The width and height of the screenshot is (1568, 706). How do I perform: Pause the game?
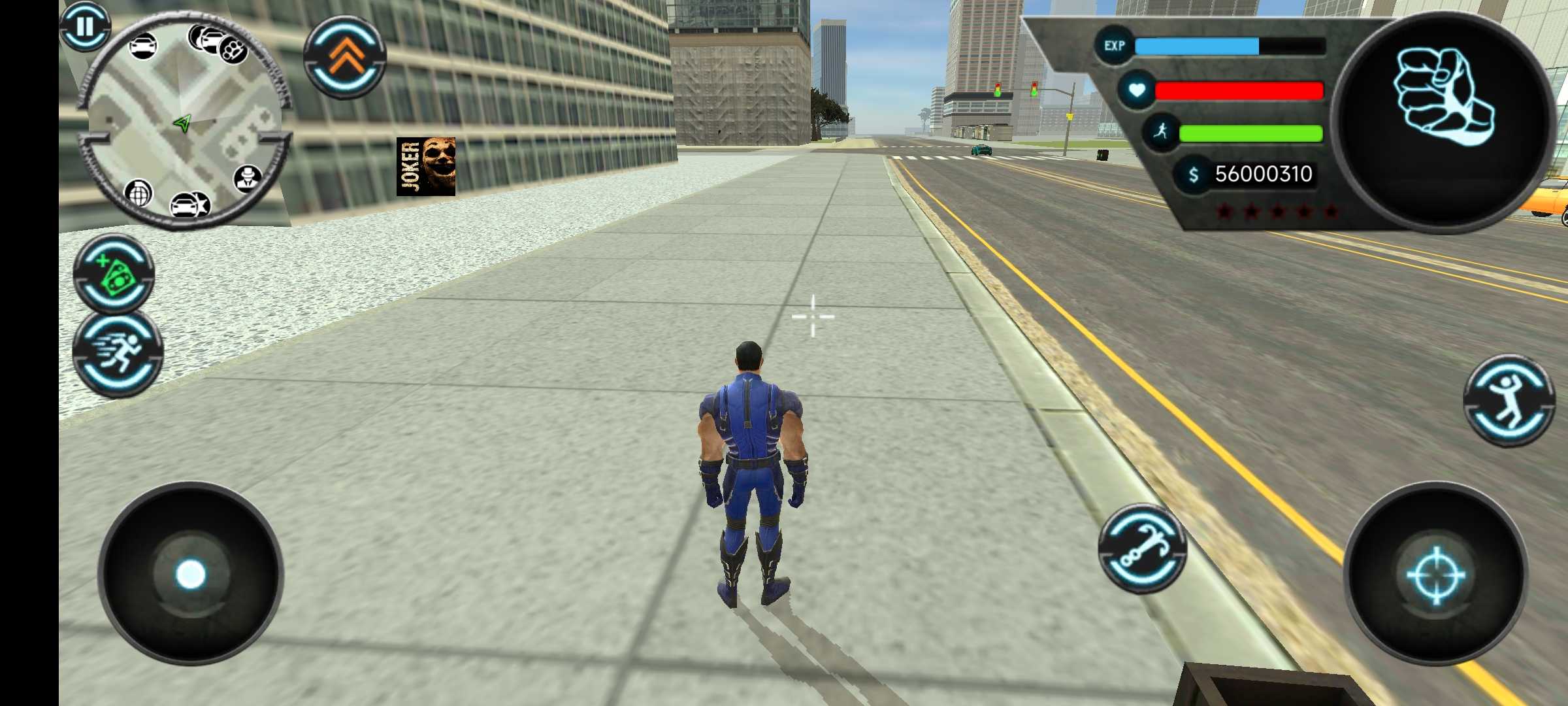tap(85, 27)
